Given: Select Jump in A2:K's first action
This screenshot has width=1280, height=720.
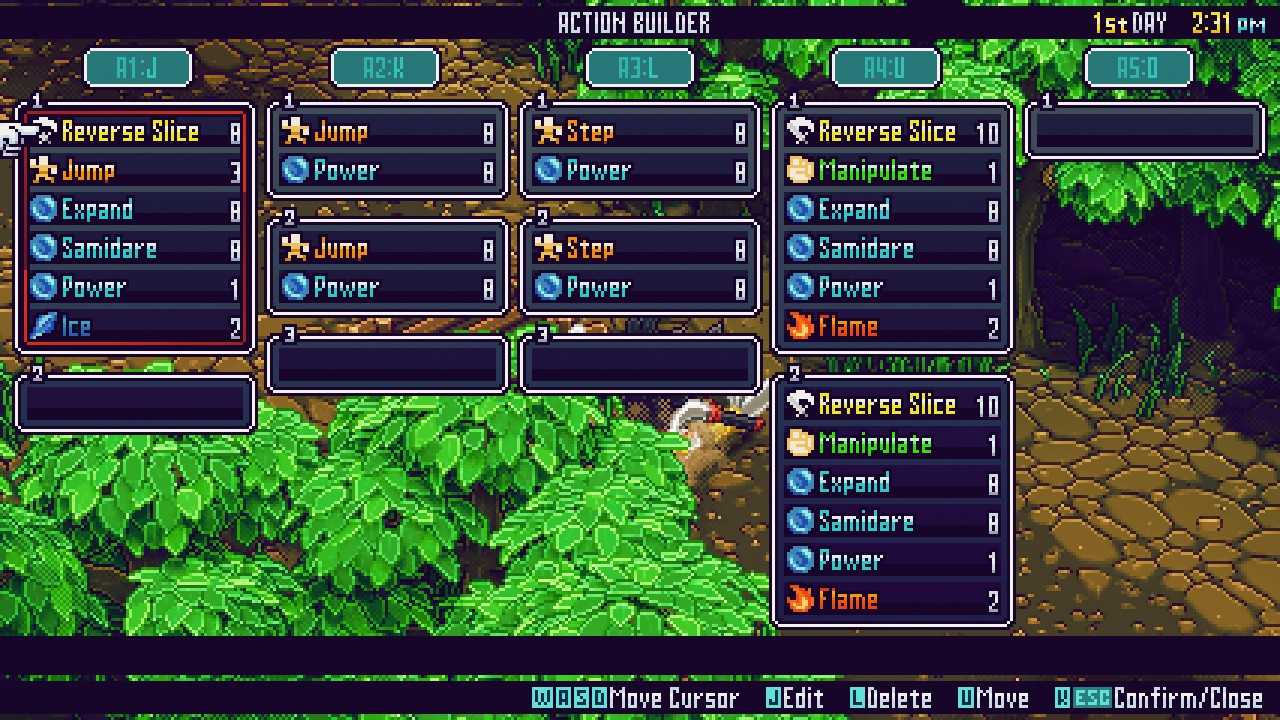Looking at the screenshot, I should 388,132.
